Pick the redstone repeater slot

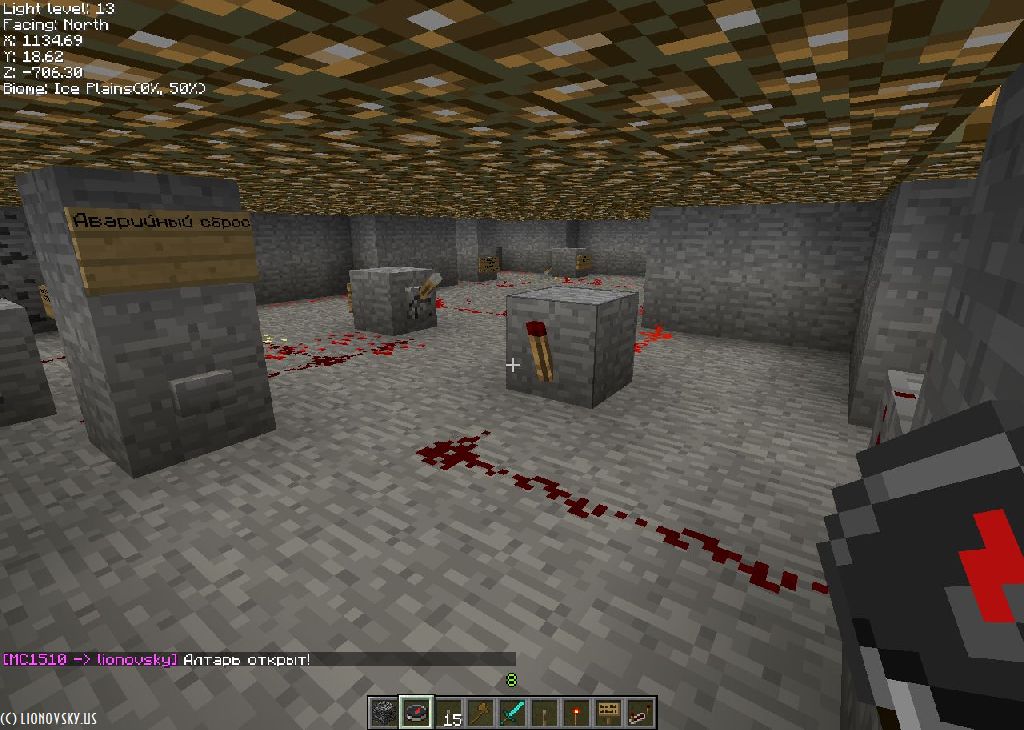pyautogui.click(x=640, y=712)
